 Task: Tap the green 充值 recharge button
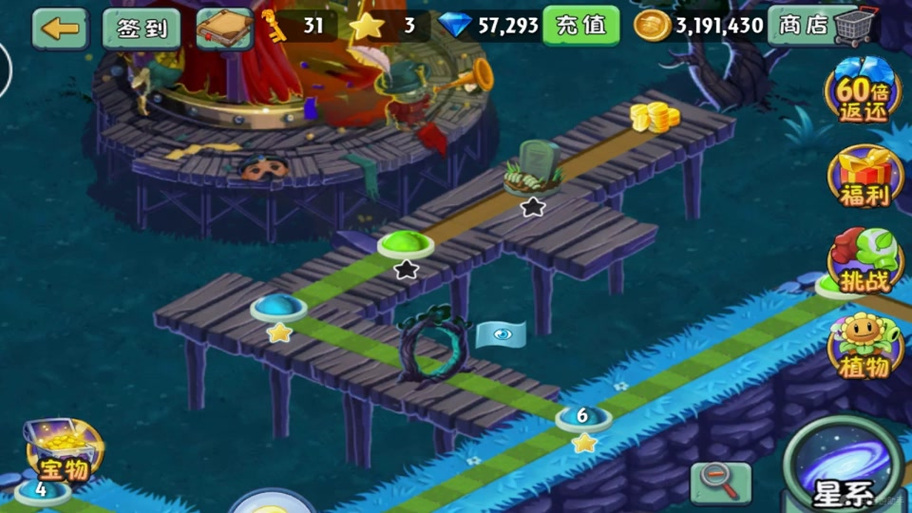581,26
